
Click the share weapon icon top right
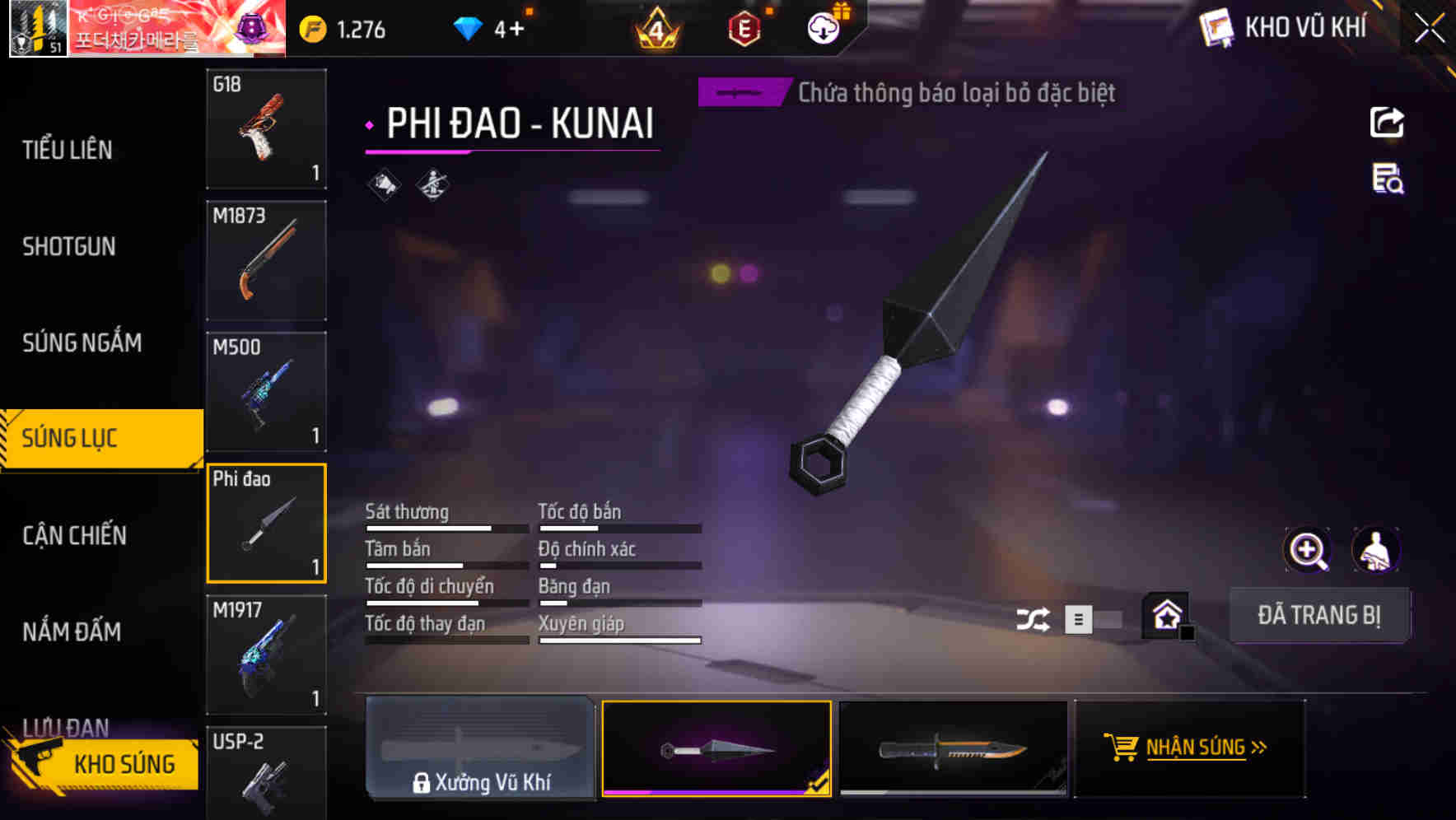coord(1387,122)
